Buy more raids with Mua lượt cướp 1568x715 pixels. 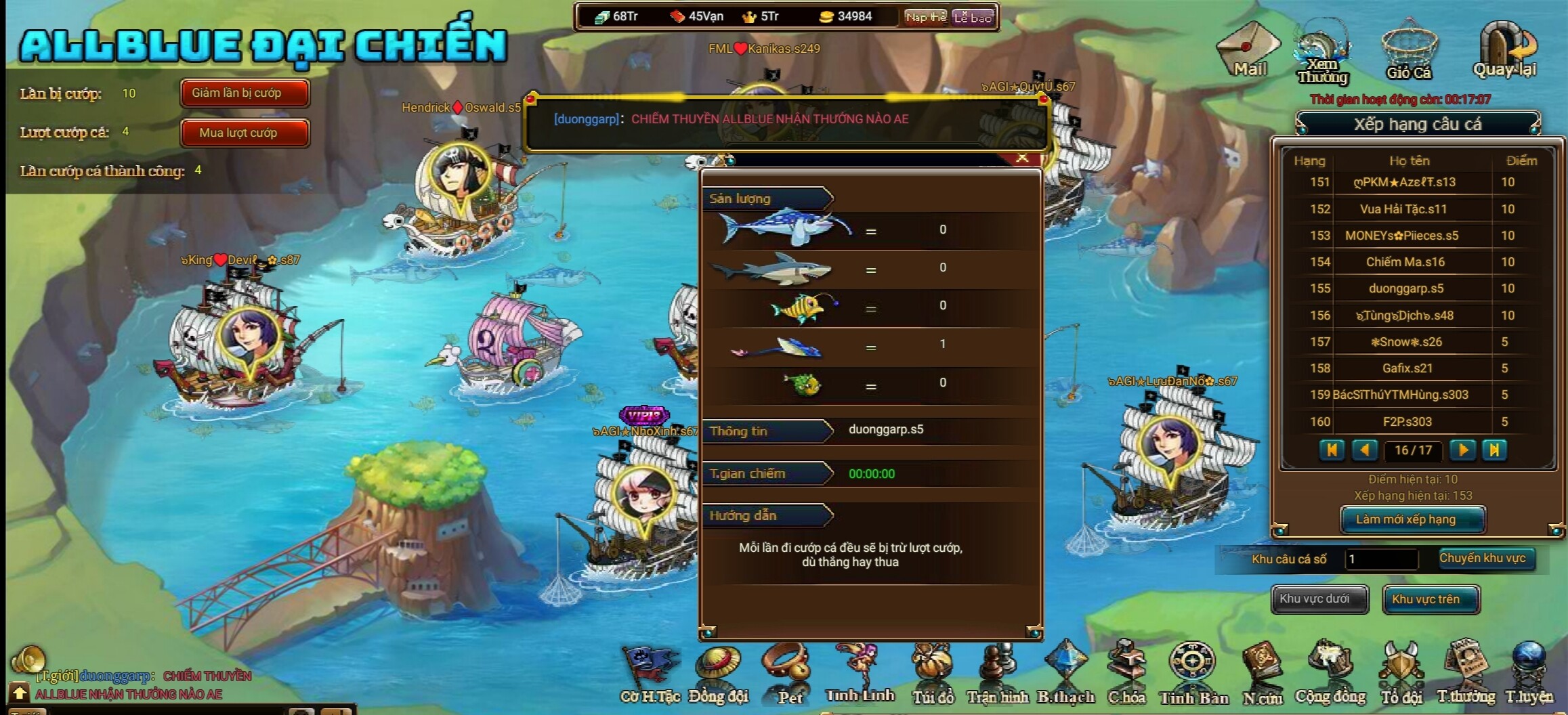click(x=244, y=133)
